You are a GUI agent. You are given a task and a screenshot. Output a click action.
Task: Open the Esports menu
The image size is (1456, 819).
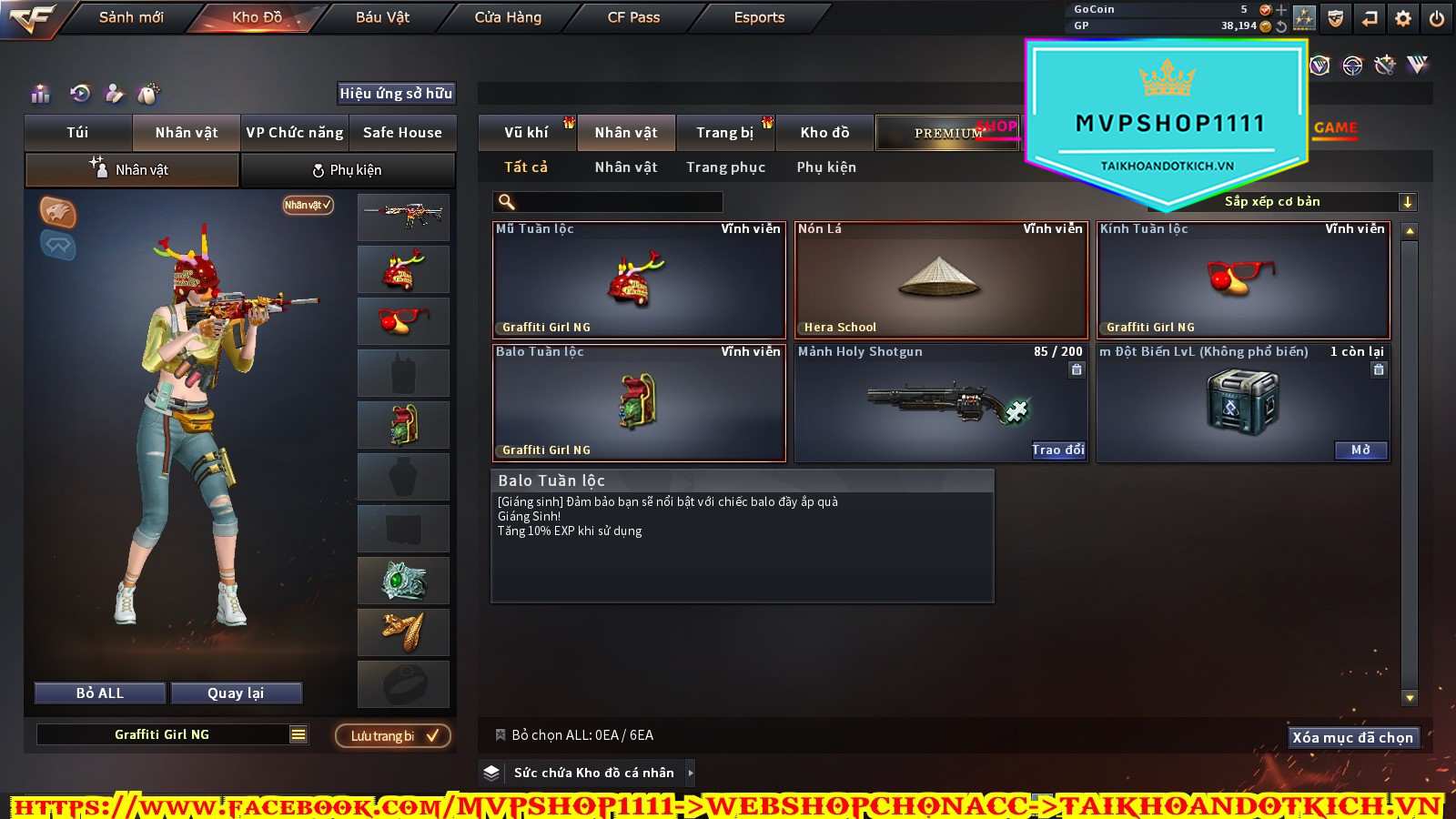coord(759,17)
